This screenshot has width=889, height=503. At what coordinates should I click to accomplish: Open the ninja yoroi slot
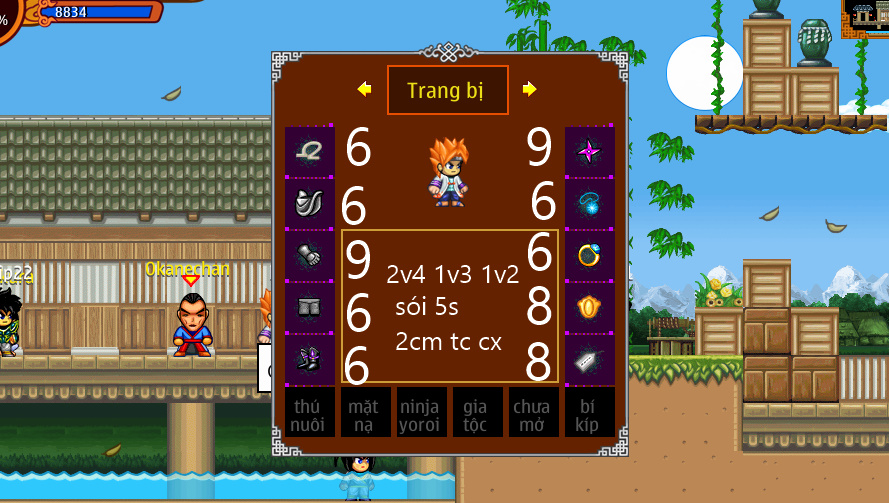point(421,414)
